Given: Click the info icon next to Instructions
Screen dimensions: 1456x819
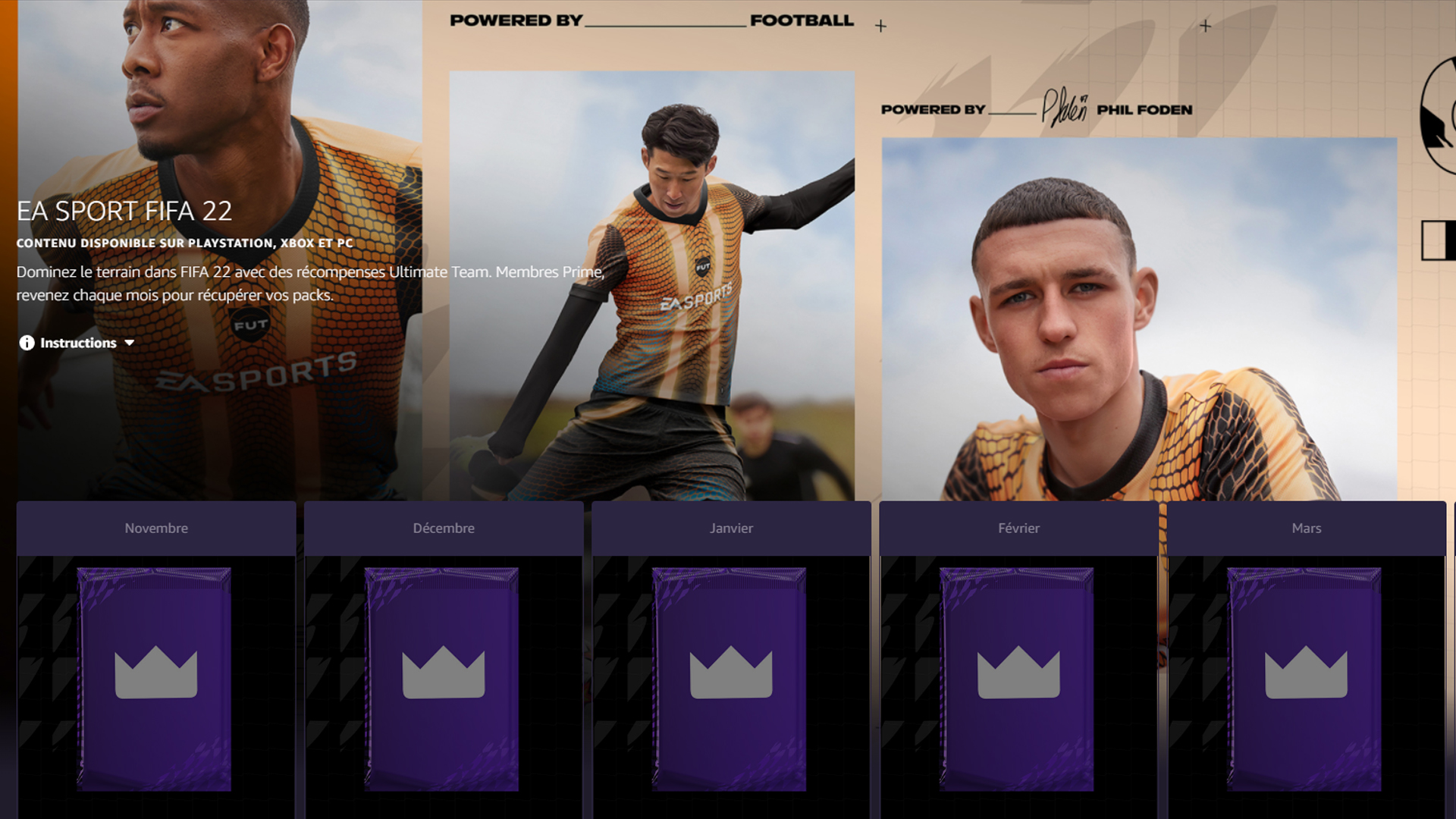Looking at the screenshot, I should pyautogui.click(x=27, y=343).
